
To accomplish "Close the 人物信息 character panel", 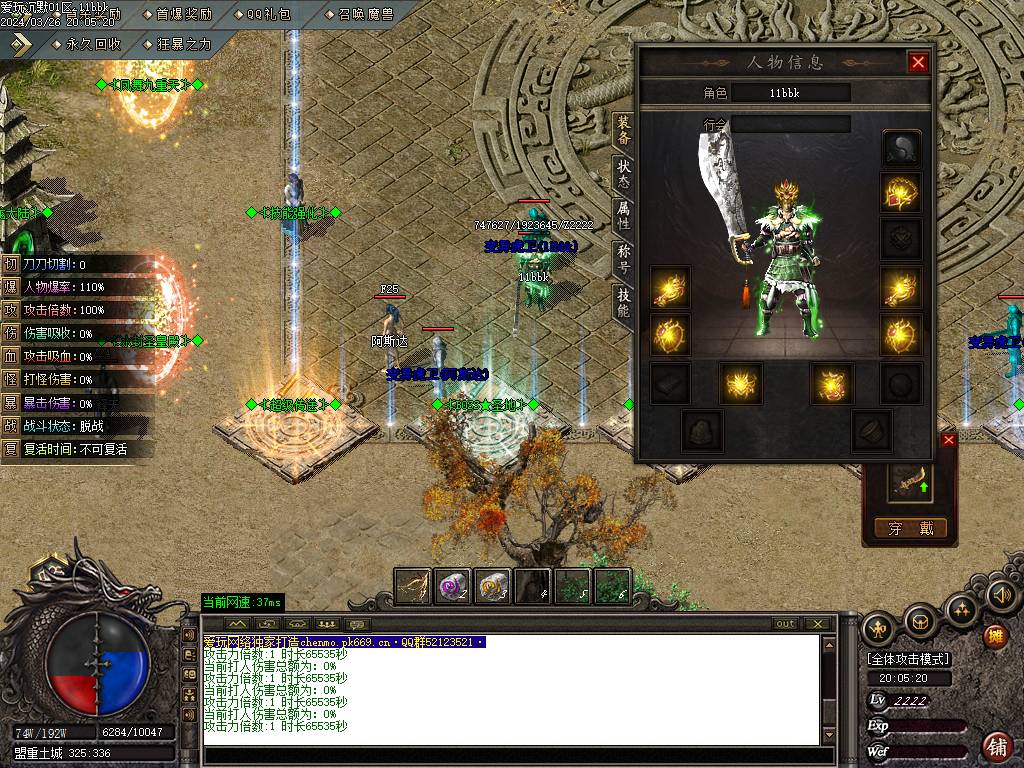I will tap(918, 63).
